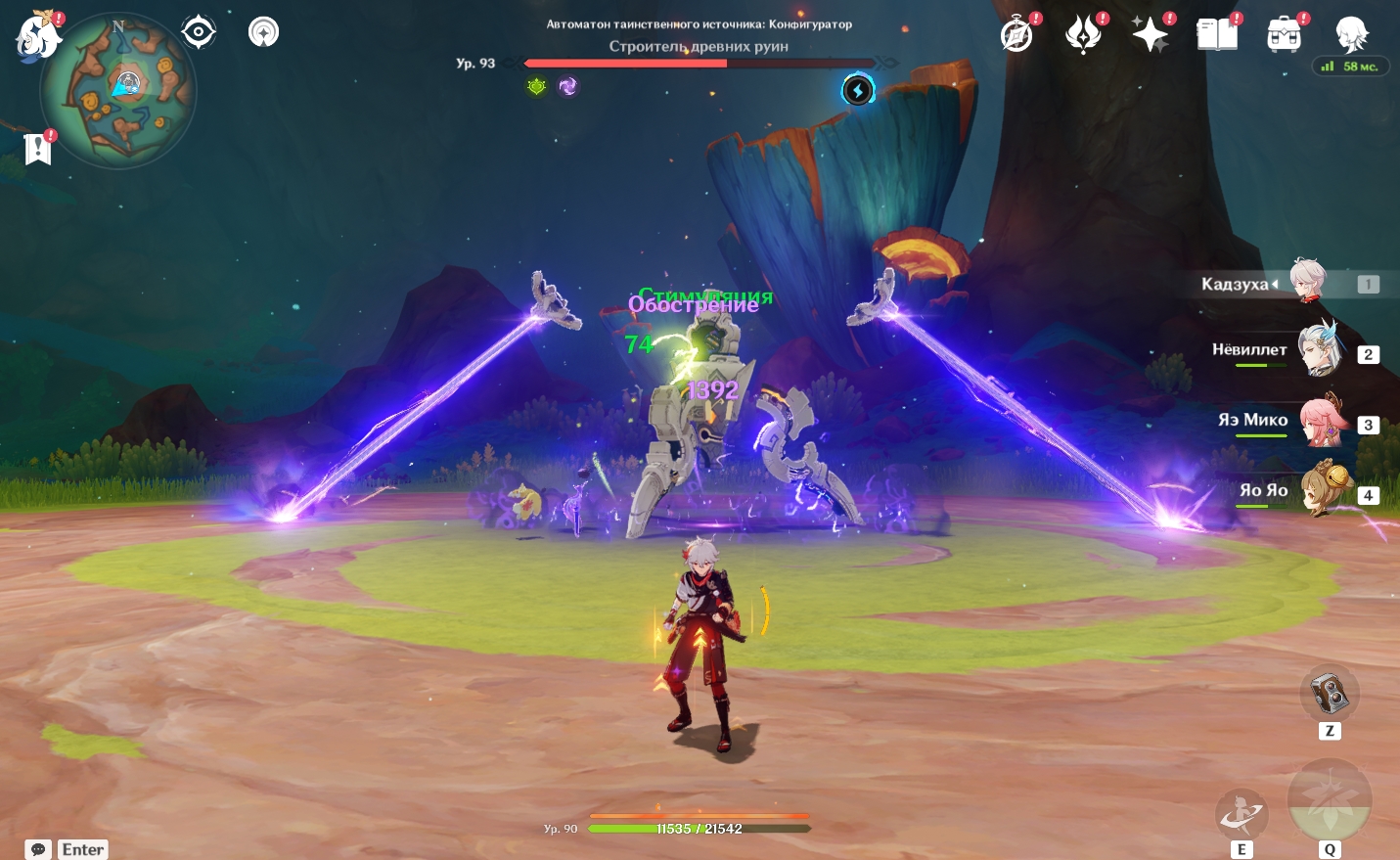Open the inventory backpack

pyautogui.click(x=1284, y=35)
